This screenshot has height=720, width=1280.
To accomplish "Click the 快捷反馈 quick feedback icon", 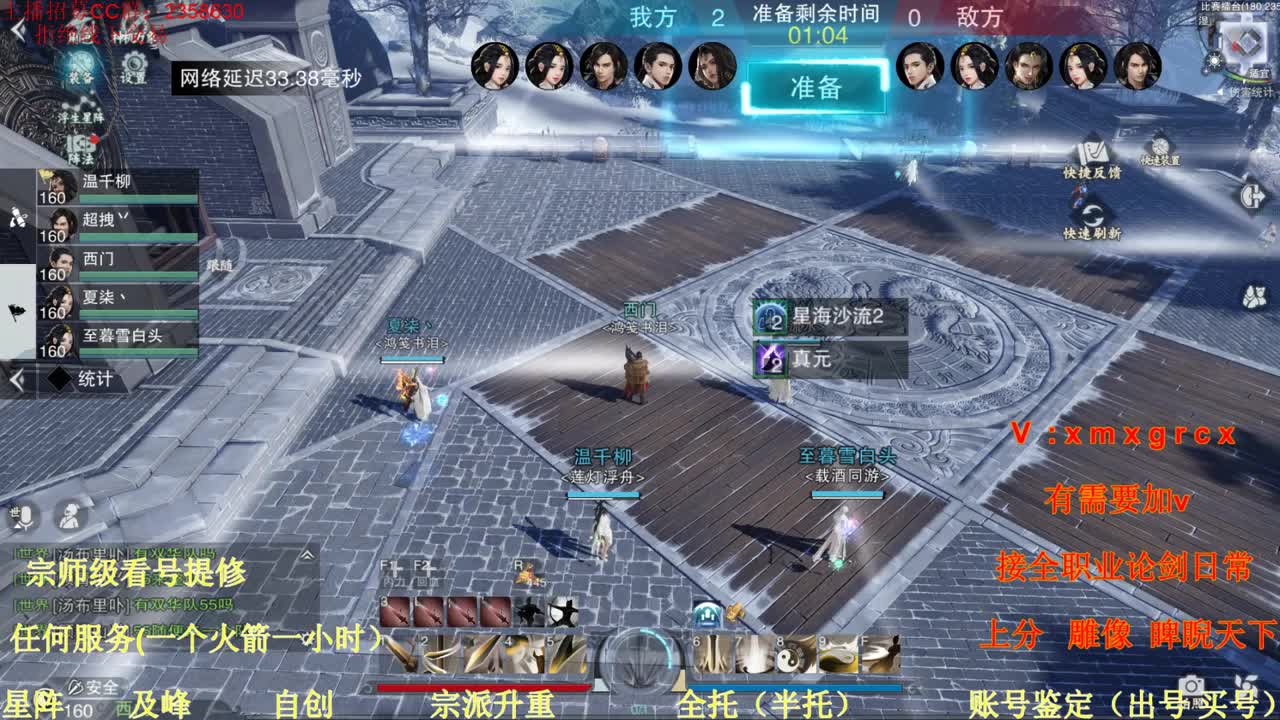I will (1092, 155).
